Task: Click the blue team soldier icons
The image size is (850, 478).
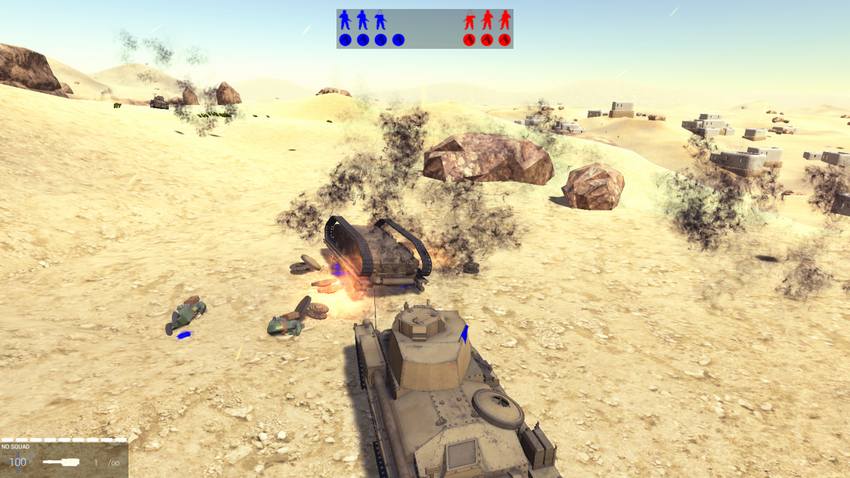Action: (362, 20)
